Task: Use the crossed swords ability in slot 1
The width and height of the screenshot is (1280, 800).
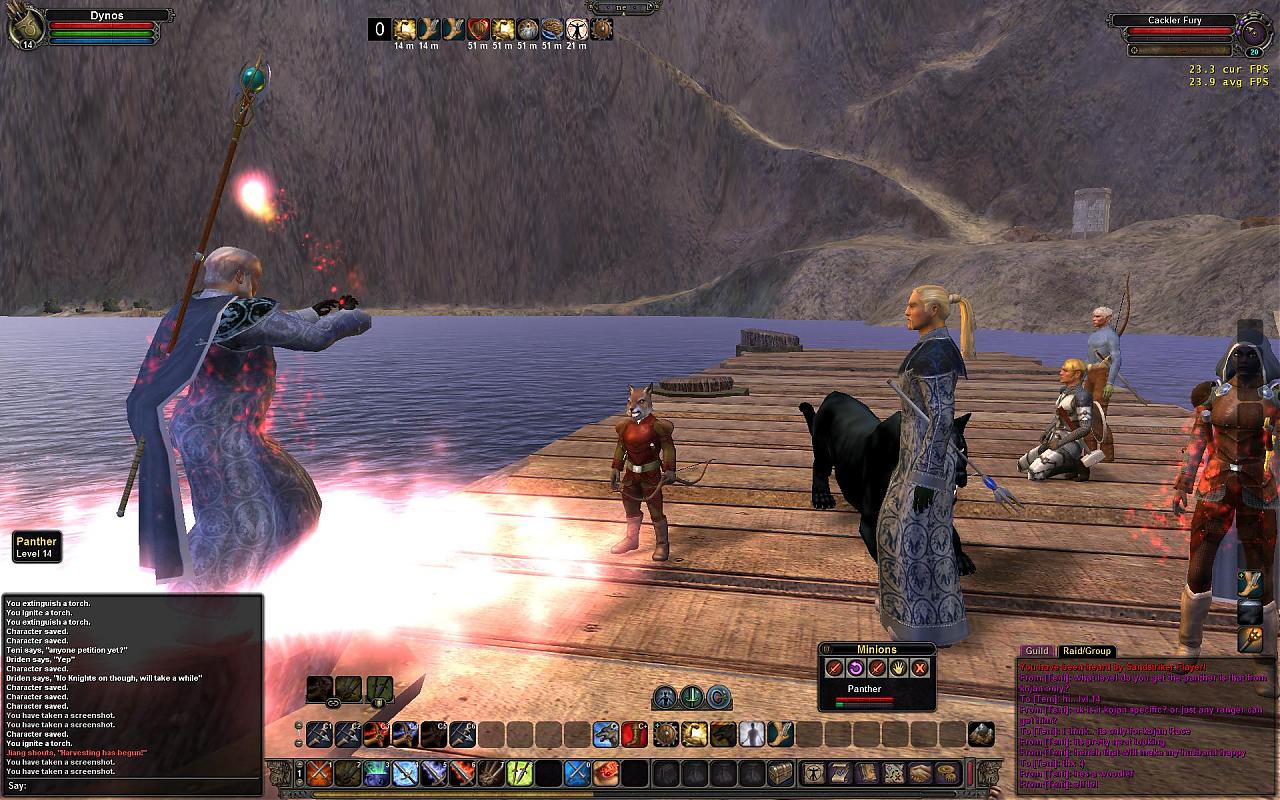Action: [318, 773]
